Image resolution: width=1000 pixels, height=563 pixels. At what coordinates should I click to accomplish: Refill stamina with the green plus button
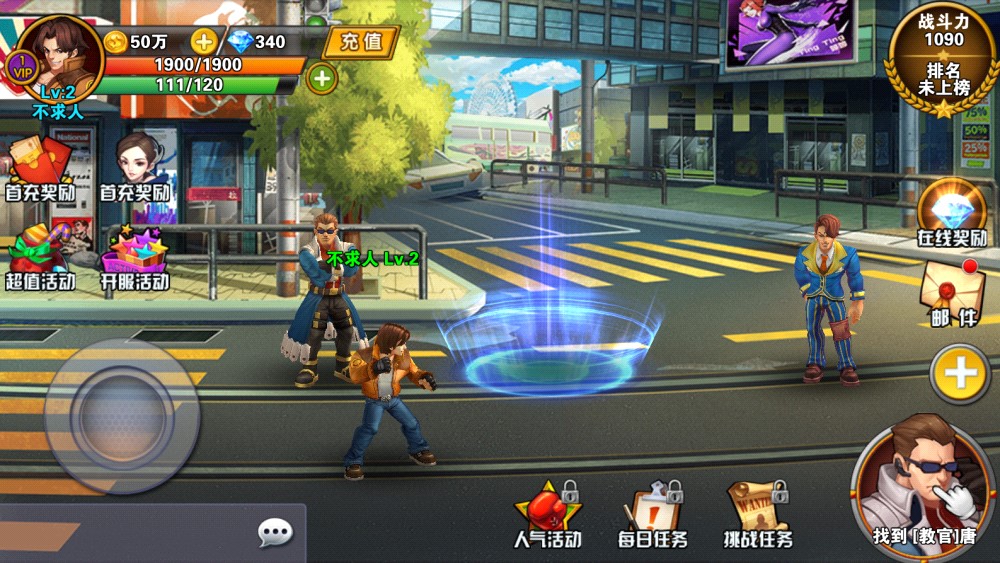point(321,77)
